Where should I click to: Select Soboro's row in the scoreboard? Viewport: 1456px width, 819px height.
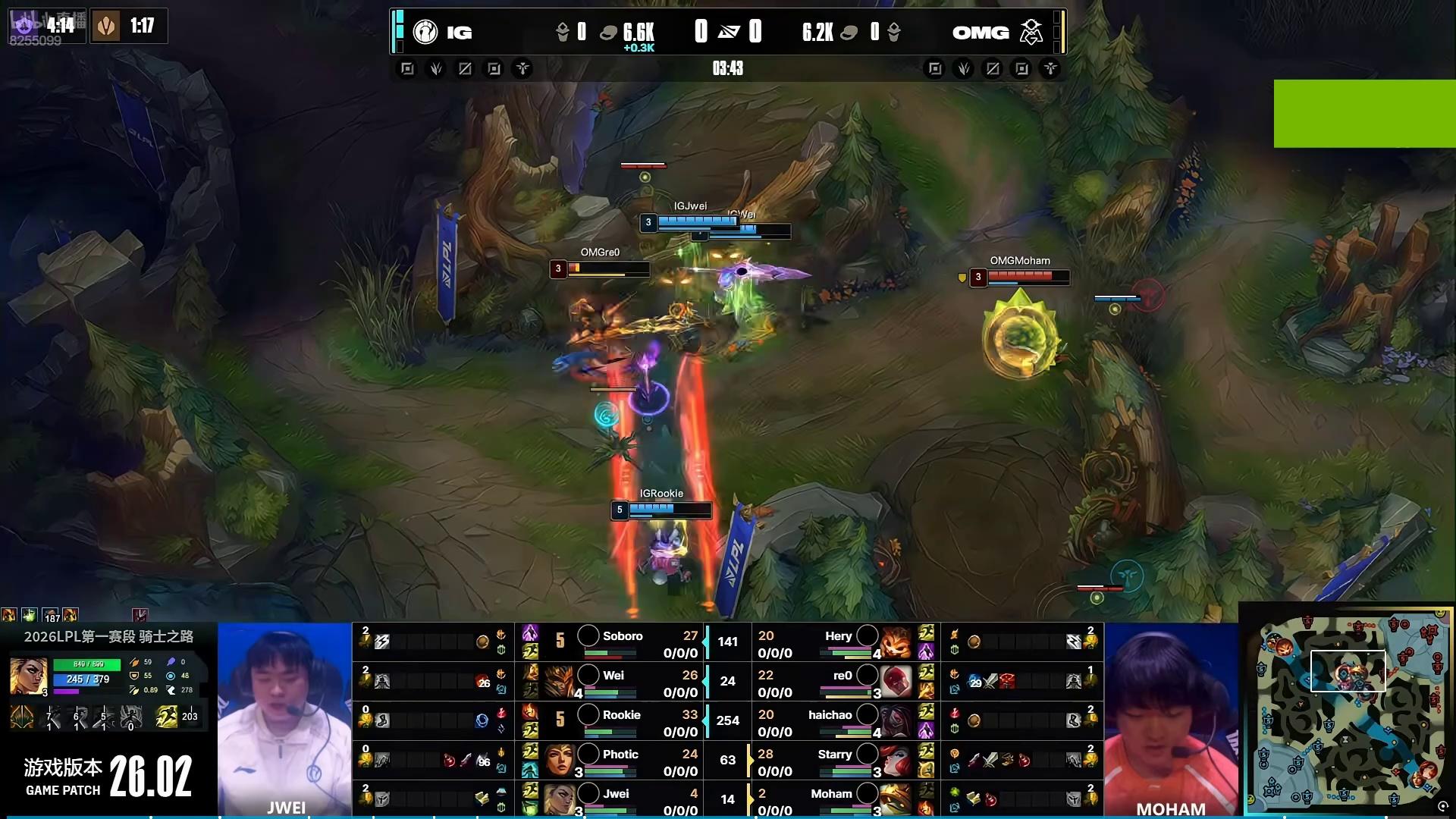point(622,642)
